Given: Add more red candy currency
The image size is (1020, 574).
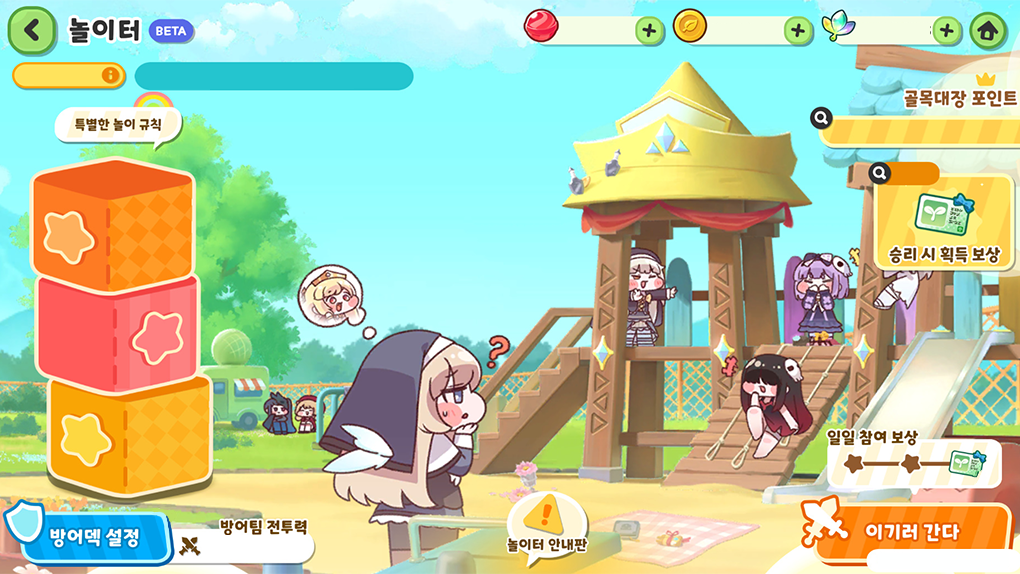Looking at the screenshot, I should [x=649, y=30].
